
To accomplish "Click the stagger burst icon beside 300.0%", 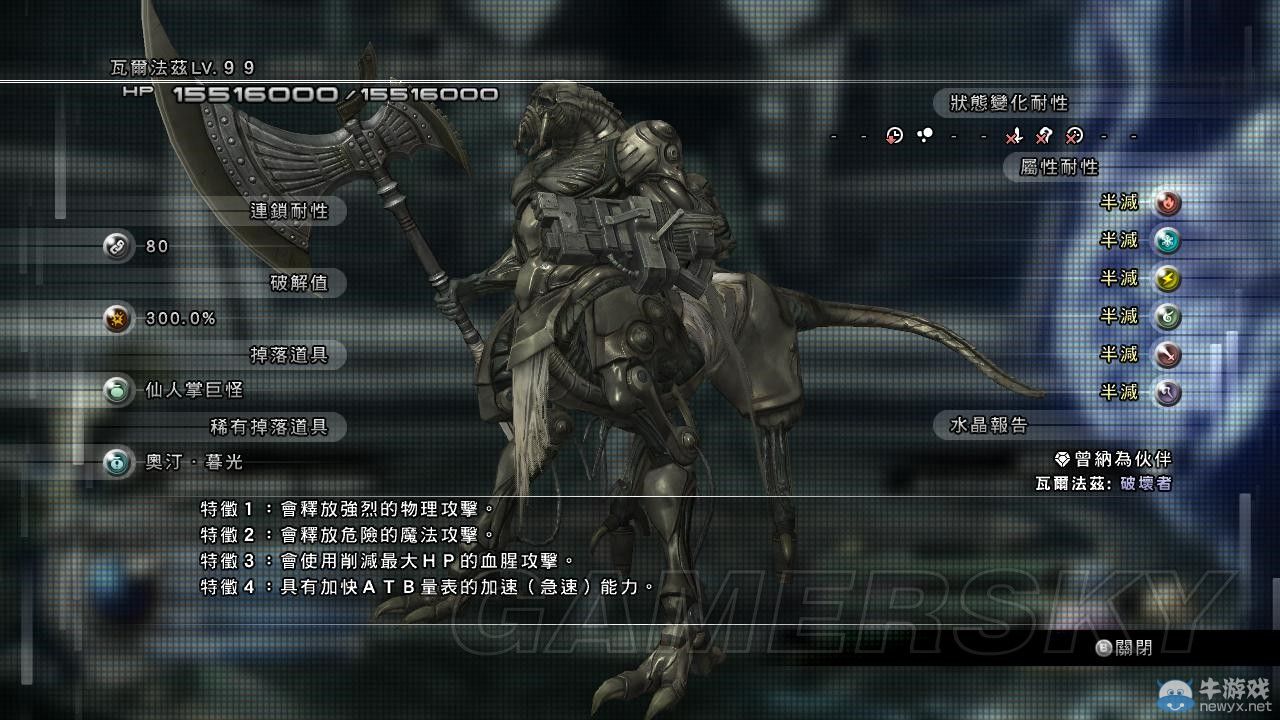I will coord(117,319).
